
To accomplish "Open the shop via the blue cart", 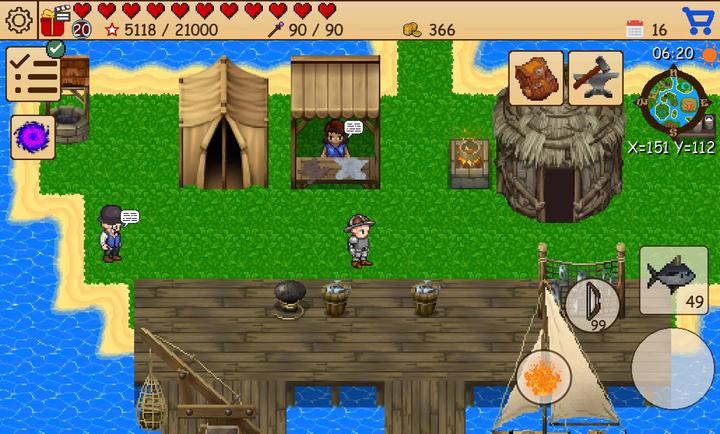I will click(697, 20).
